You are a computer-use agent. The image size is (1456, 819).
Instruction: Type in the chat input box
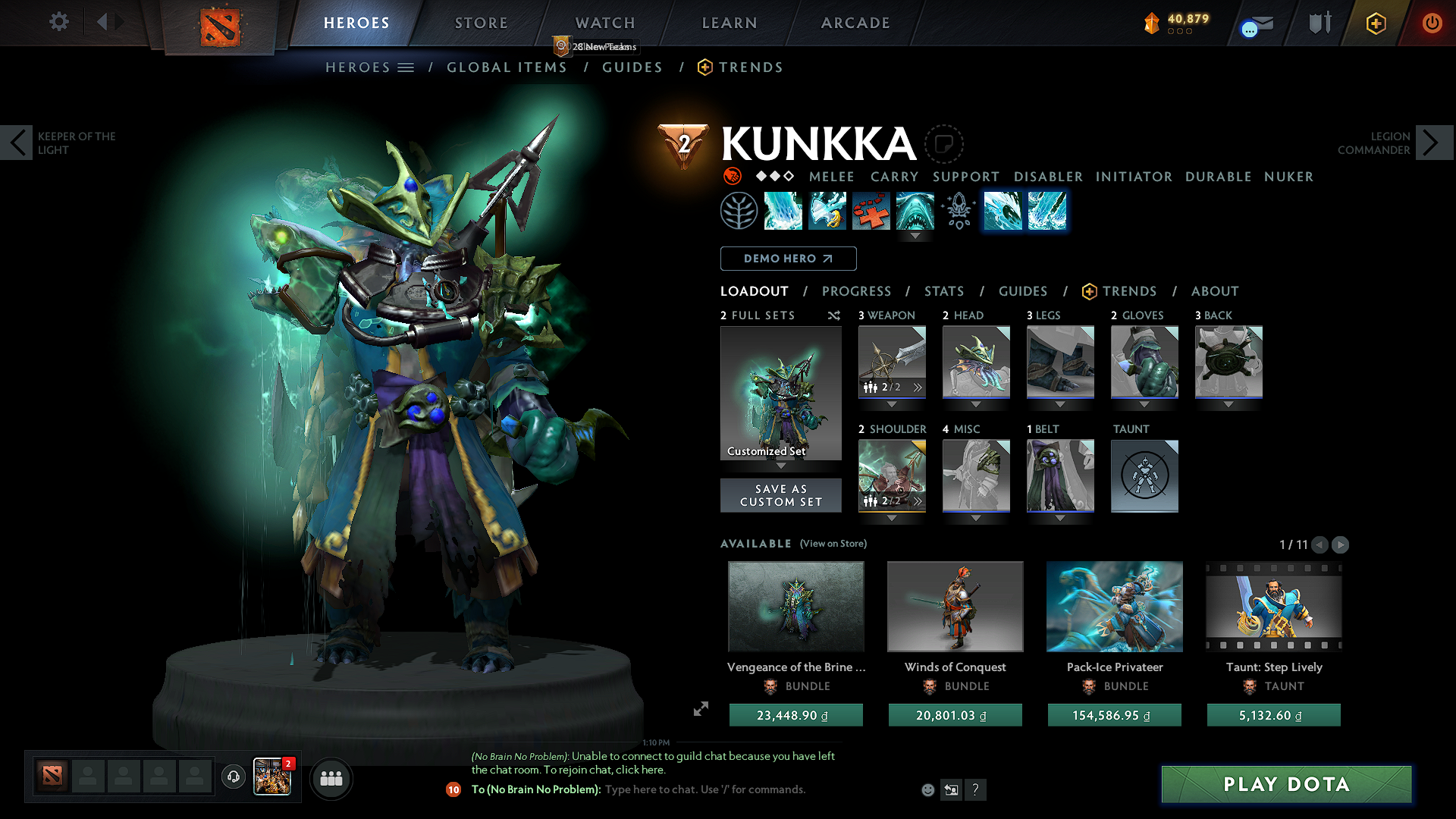(705, 789)
